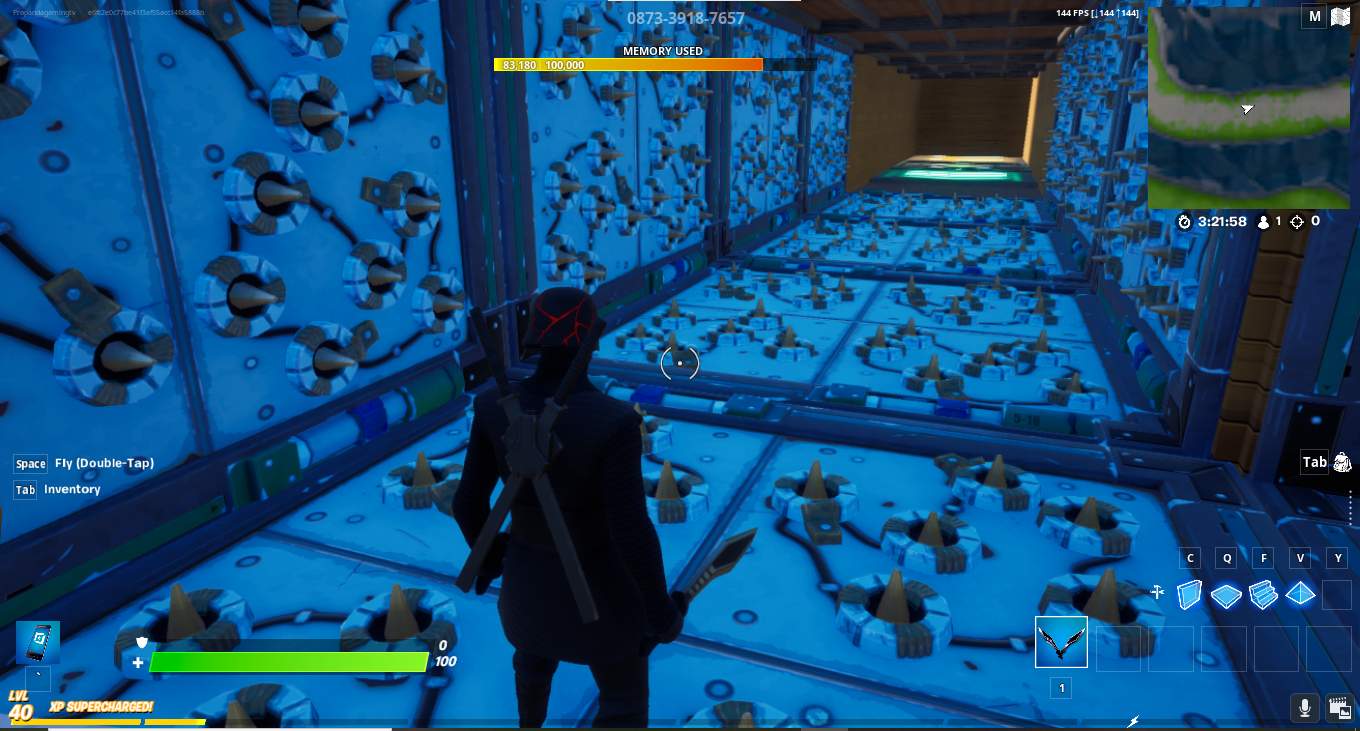This screenshot has height=731, width=1360.
Task: Toggle the replay capture icon beside the mic
Action: (1339, 708)
